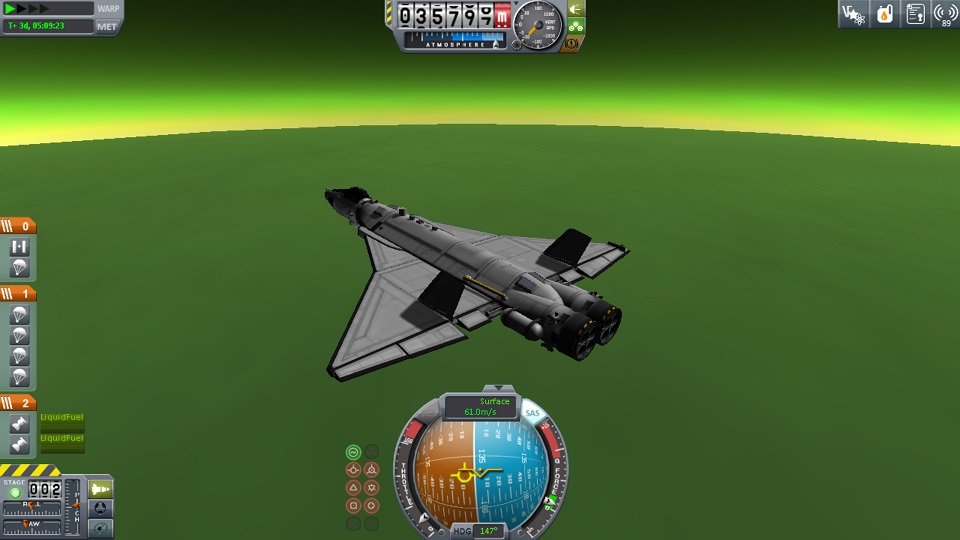This screenshot has height=540, width=960.
Task: Open the resources fuel canister panel
Action: pyautogui.click(x=884, y=14)
